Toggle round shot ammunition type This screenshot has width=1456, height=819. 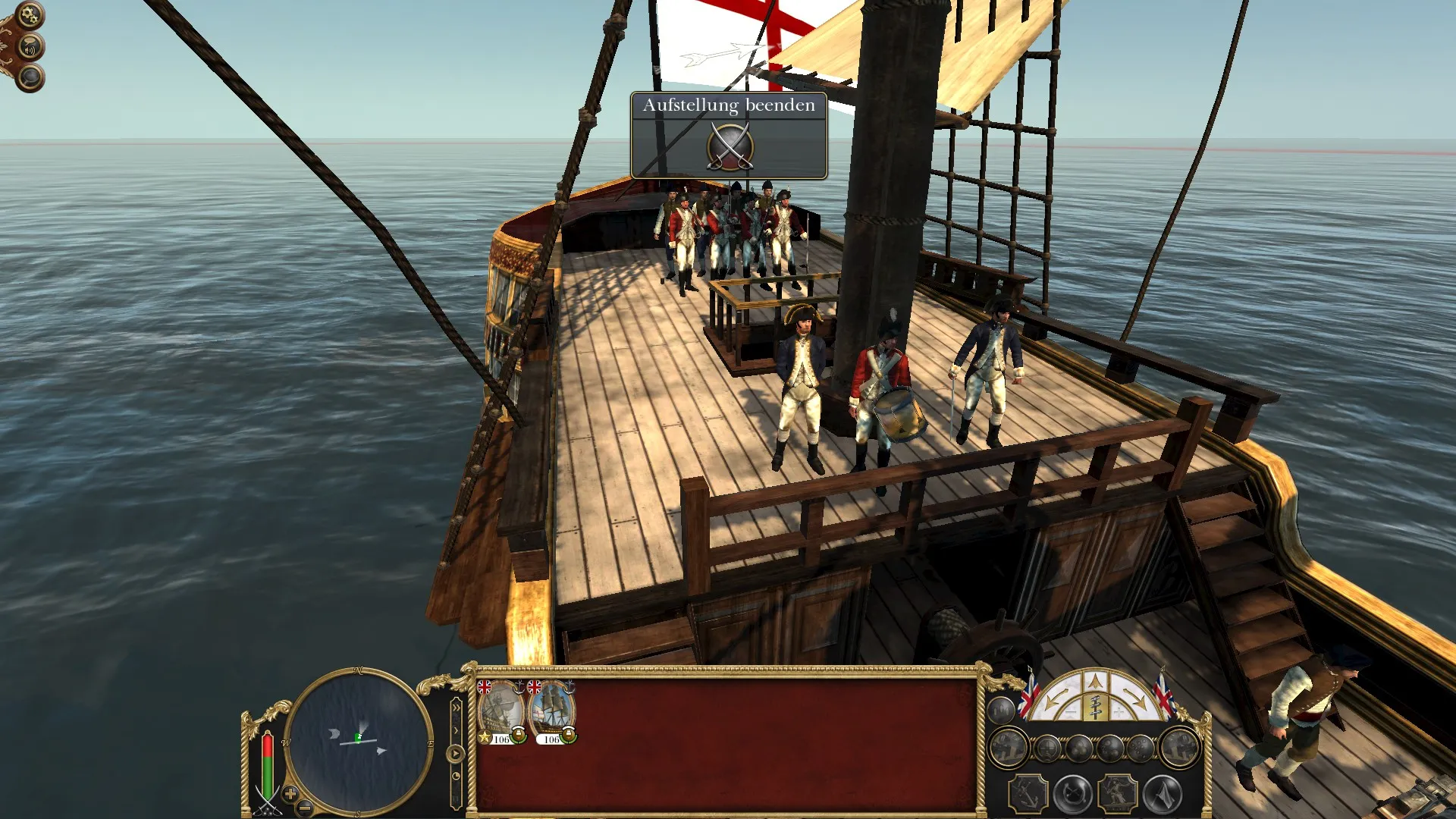click(x=1080, y=748)
